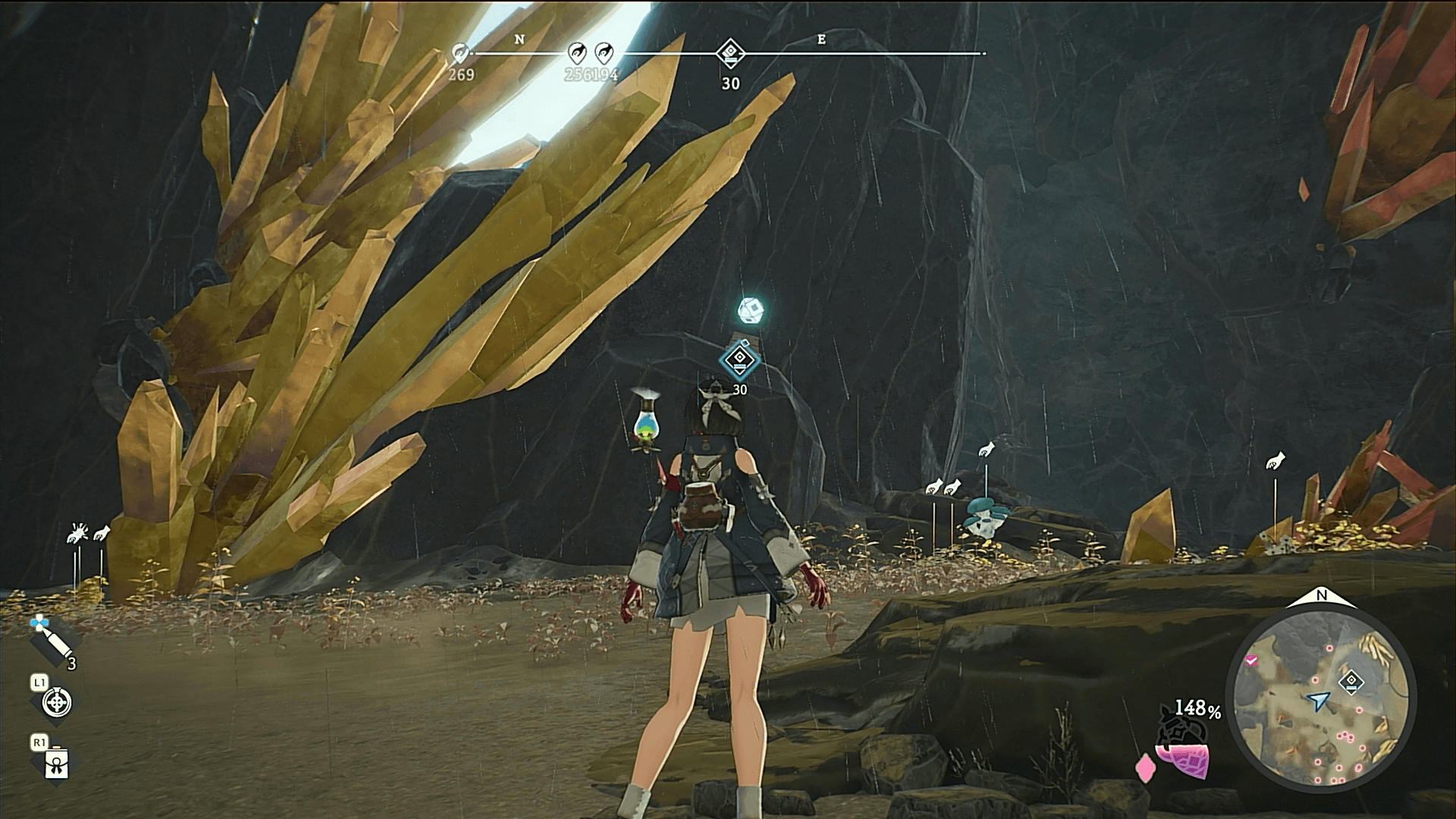
Task: Click the diamond waypoint marker on the compass
Action: pyautogui.click(x=730, y=53)
